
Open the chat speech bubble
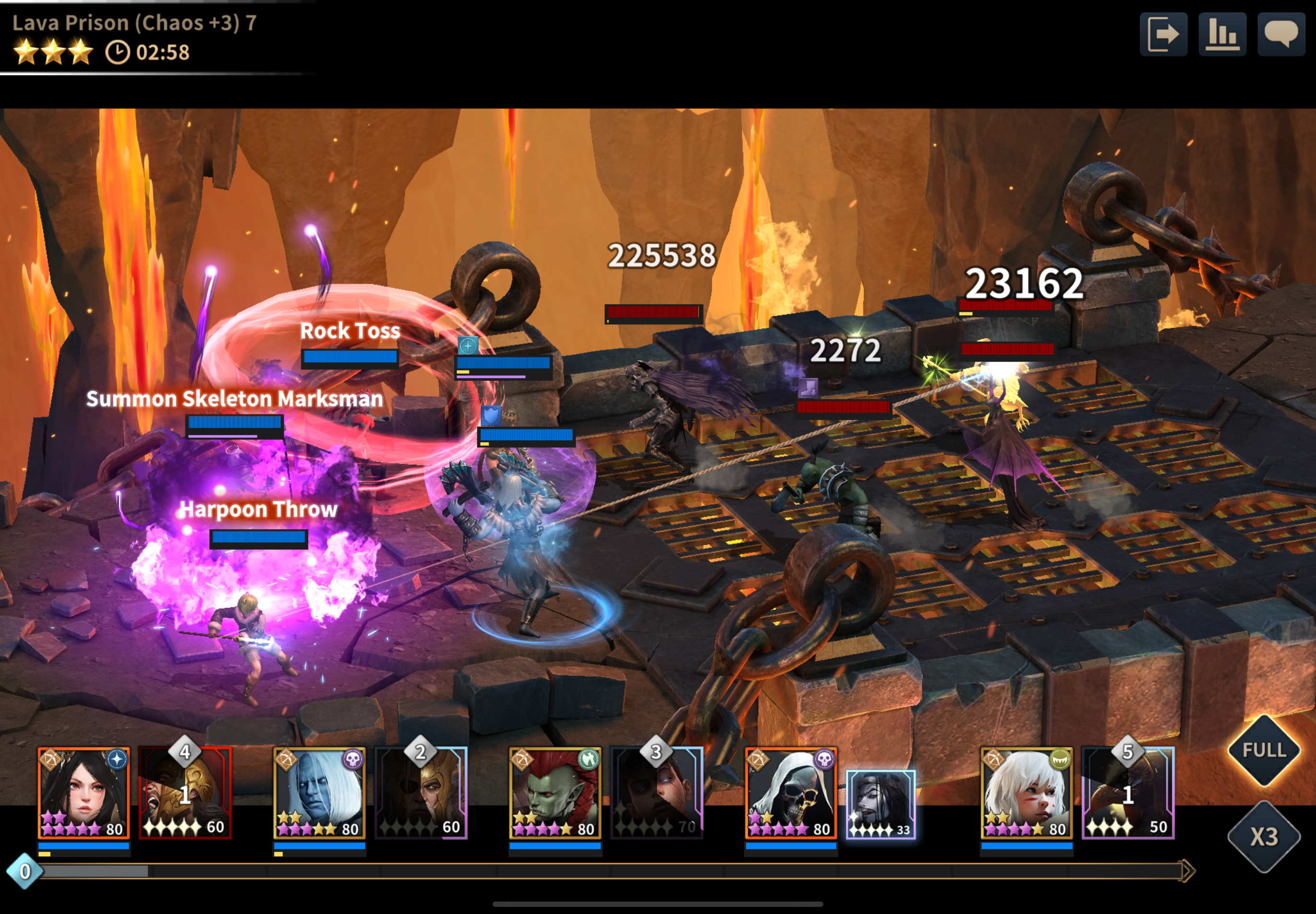point(1281,34)
